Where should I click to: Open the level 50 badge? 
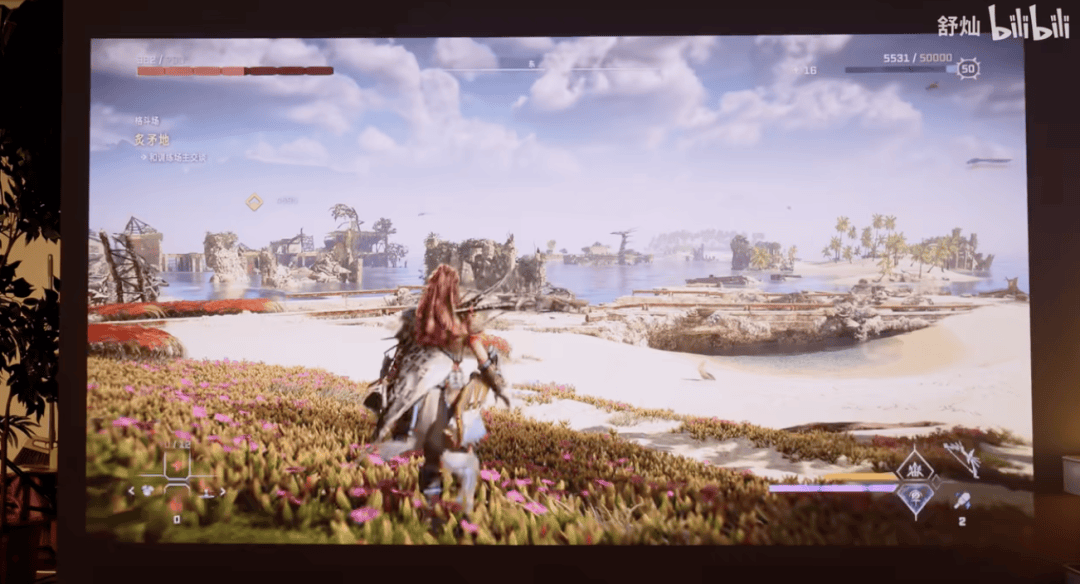967,69
